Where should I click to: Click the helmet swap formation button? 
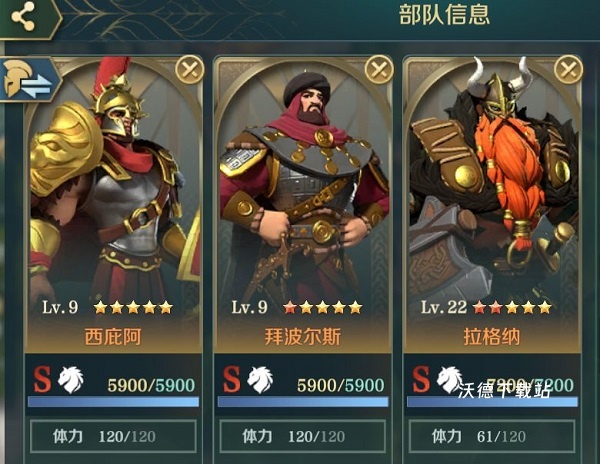point(28,82)
